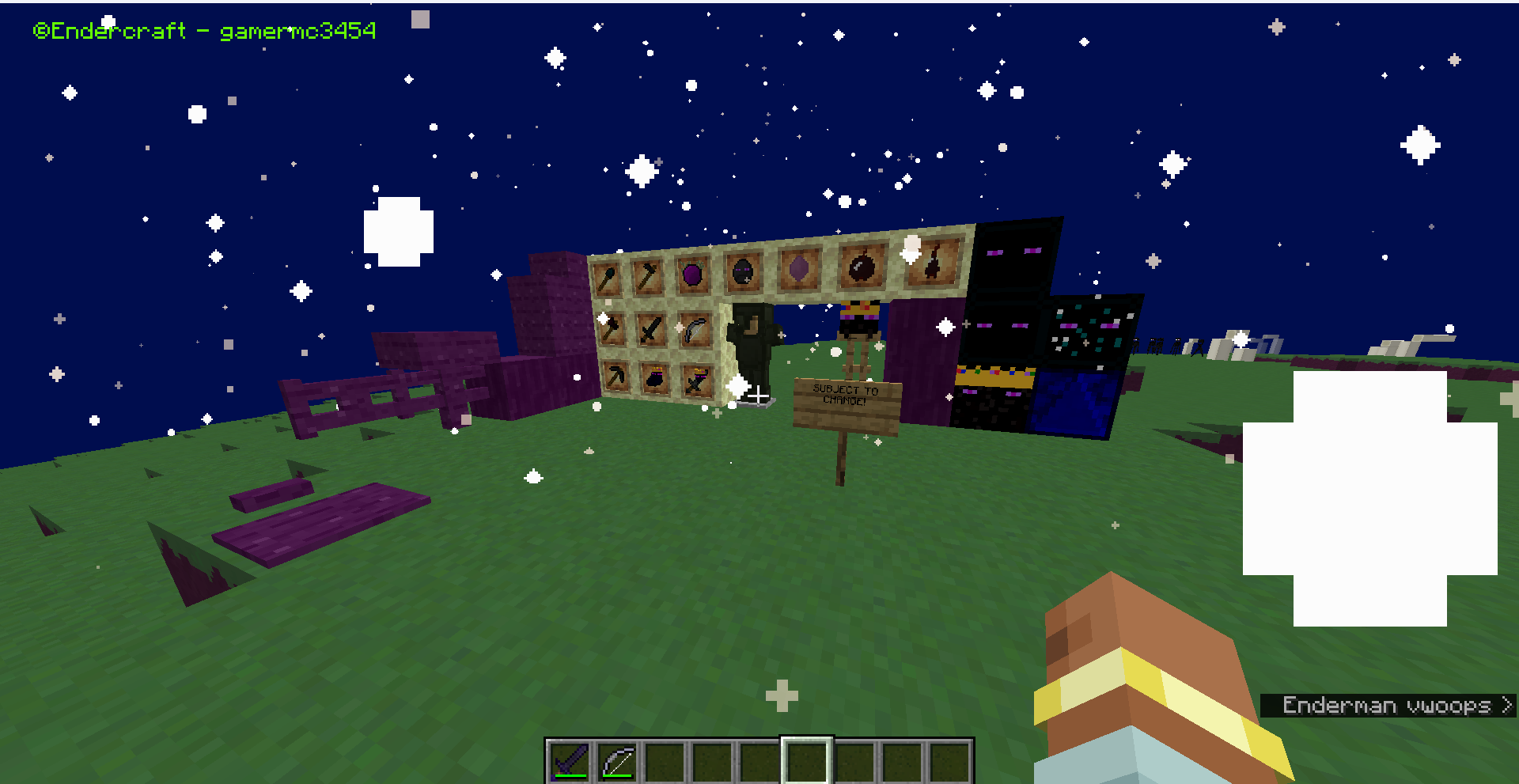The height and width of the screenshot is (784, 1519).
Task: Select the bow item frame
Action: tap(695, 331)
